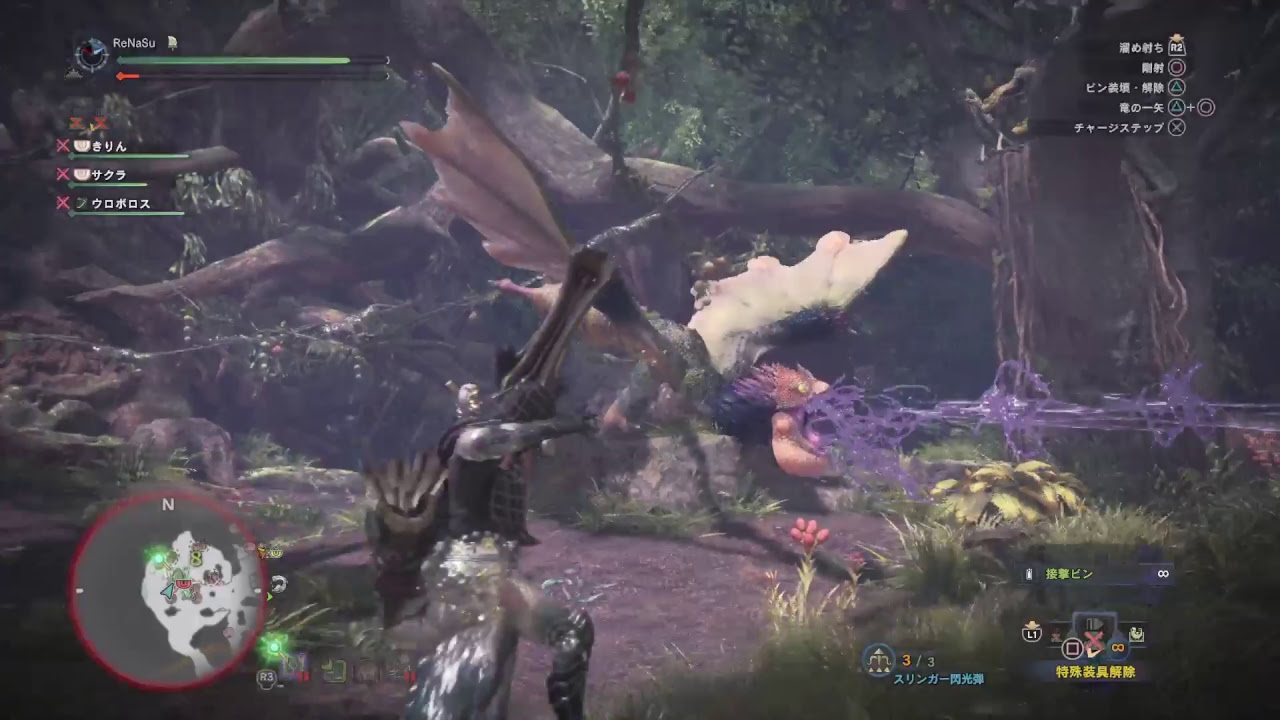Click きりん's red X status marker

point(63,145)
